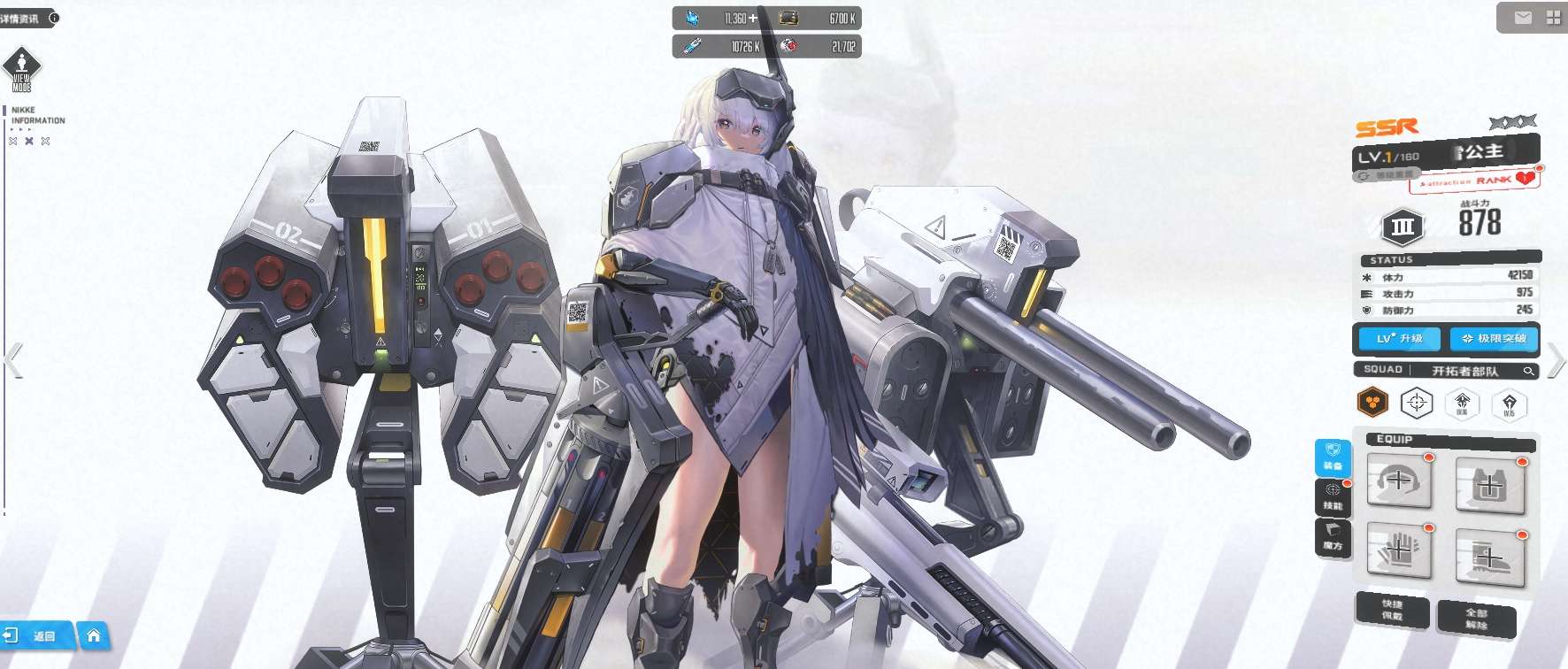
Task: Use 快捷佩戴 quick equip
Action: (1392, 610)
